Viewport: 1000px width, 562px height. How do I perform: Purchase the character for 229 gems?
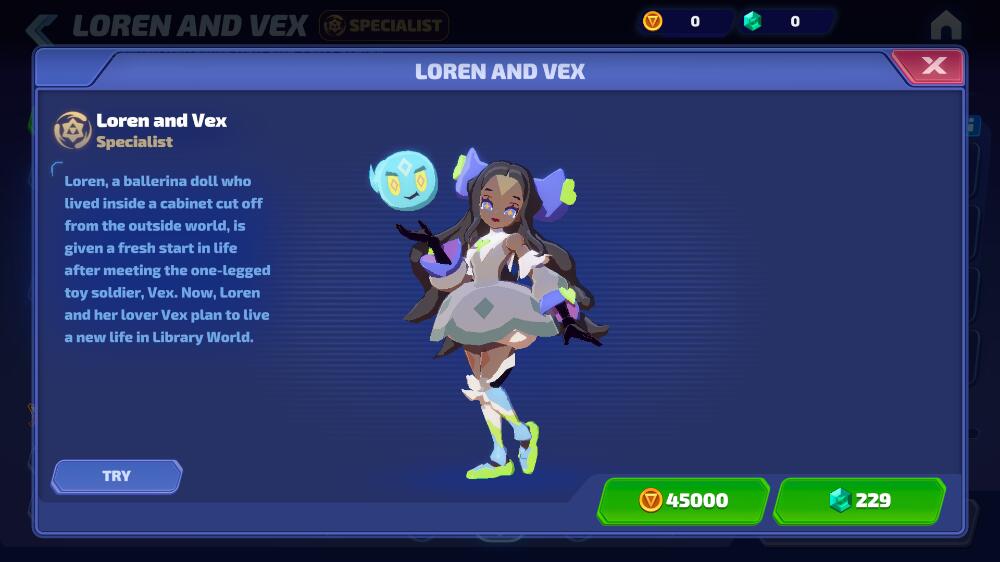pos(859,500)
